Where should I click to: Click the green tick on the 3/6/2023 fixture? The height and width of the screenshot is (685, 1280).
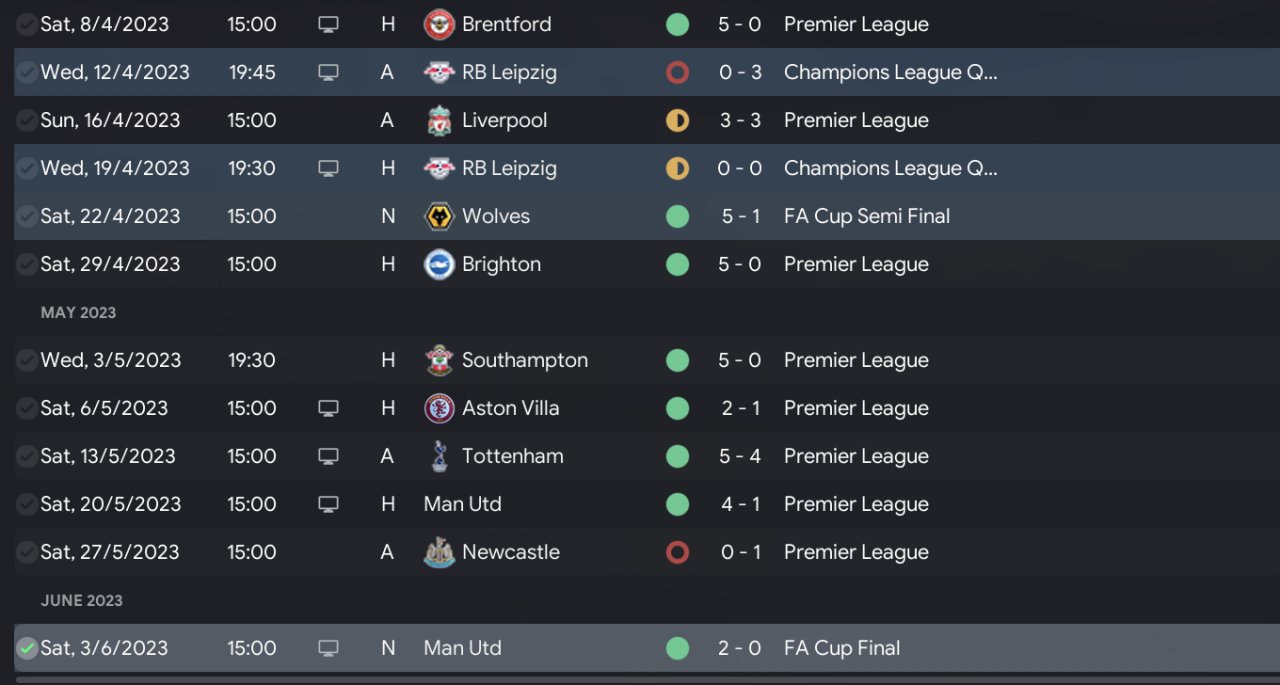tap(27, 648)
